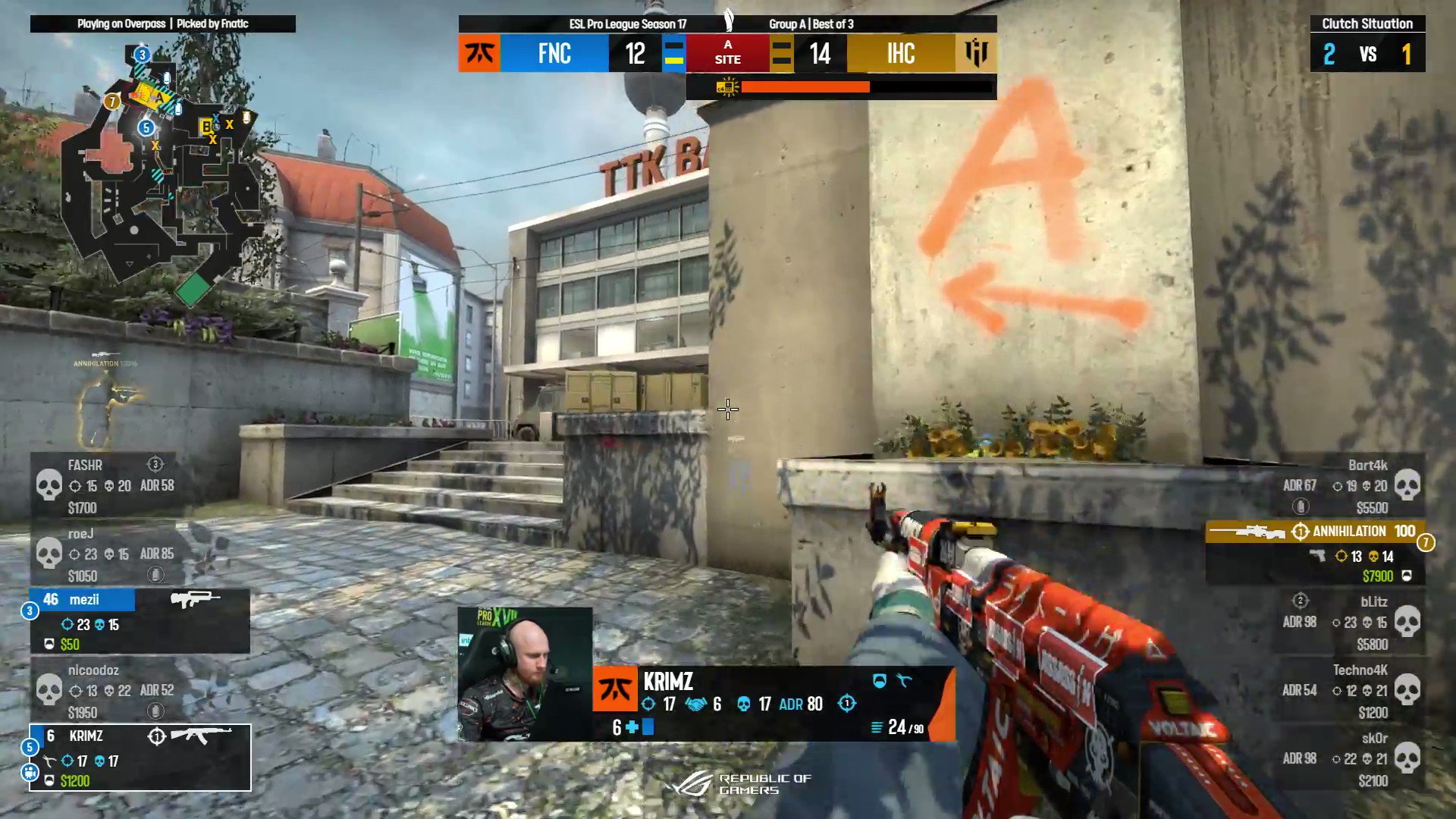Click the skull icon next to FASHR
This screenshot has width=1456, height=819.
pos(51,483)
